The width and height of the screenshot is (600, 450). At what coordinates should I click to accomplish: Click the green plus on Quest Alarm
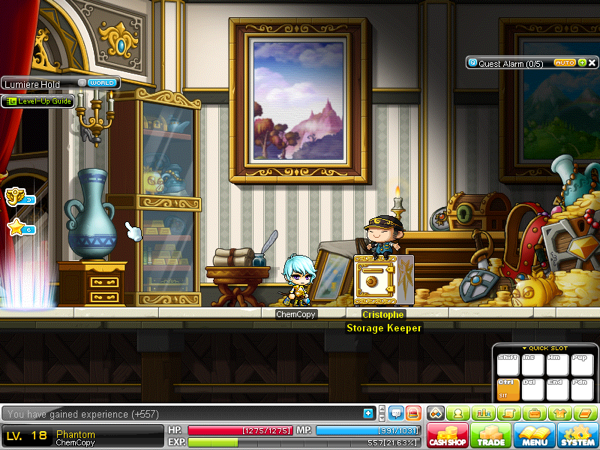[581, 62]
